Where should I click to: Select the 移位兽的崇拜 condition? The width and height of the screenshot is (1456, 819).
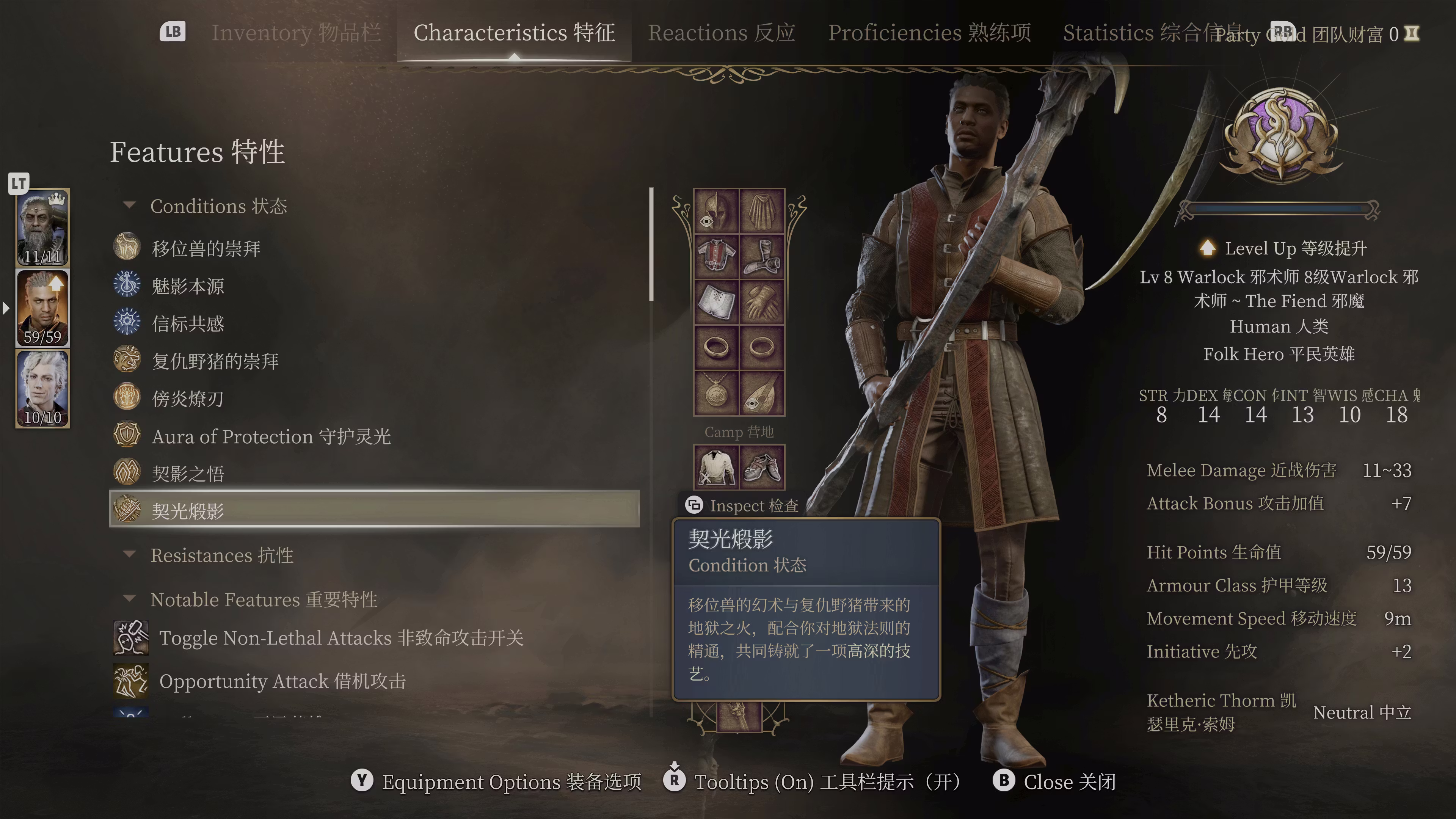pyautogui.click(x=206, y=248)
